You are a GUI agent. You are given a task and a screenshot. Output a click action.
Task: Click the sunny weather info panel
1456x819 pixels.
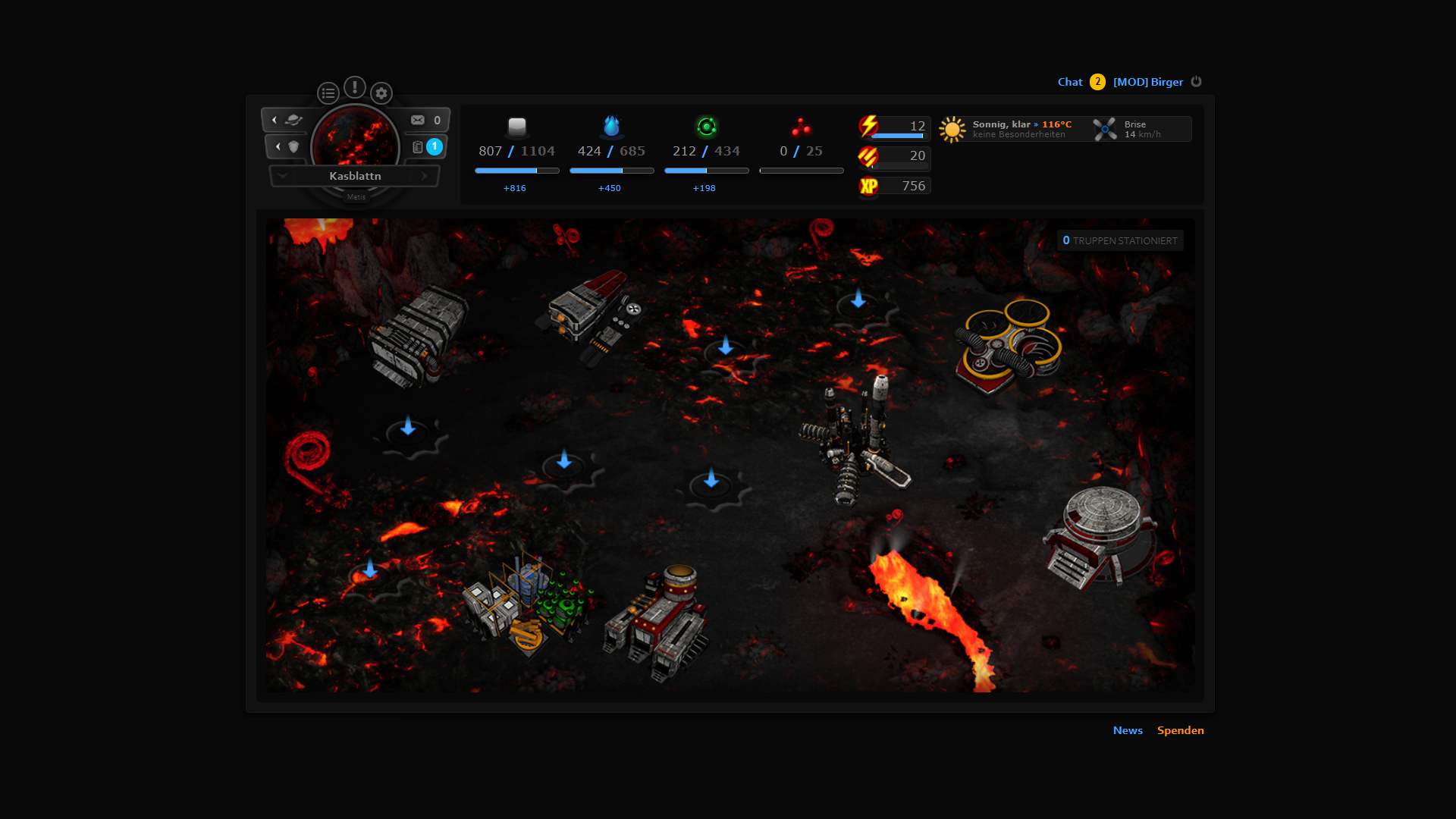[1009, 129]
